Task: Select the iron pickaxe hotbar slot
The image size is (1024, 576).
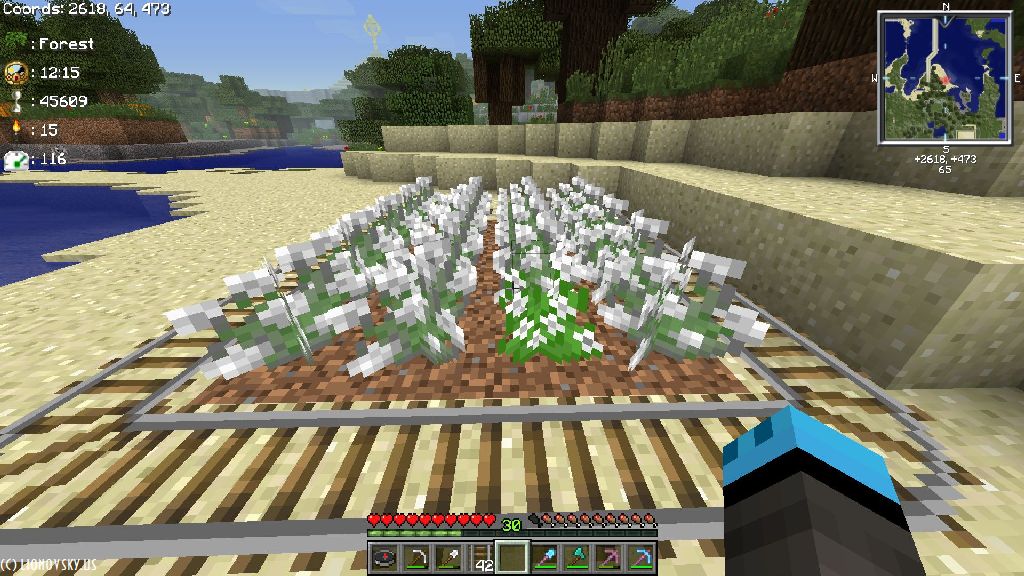Action: tap(416, 558)
